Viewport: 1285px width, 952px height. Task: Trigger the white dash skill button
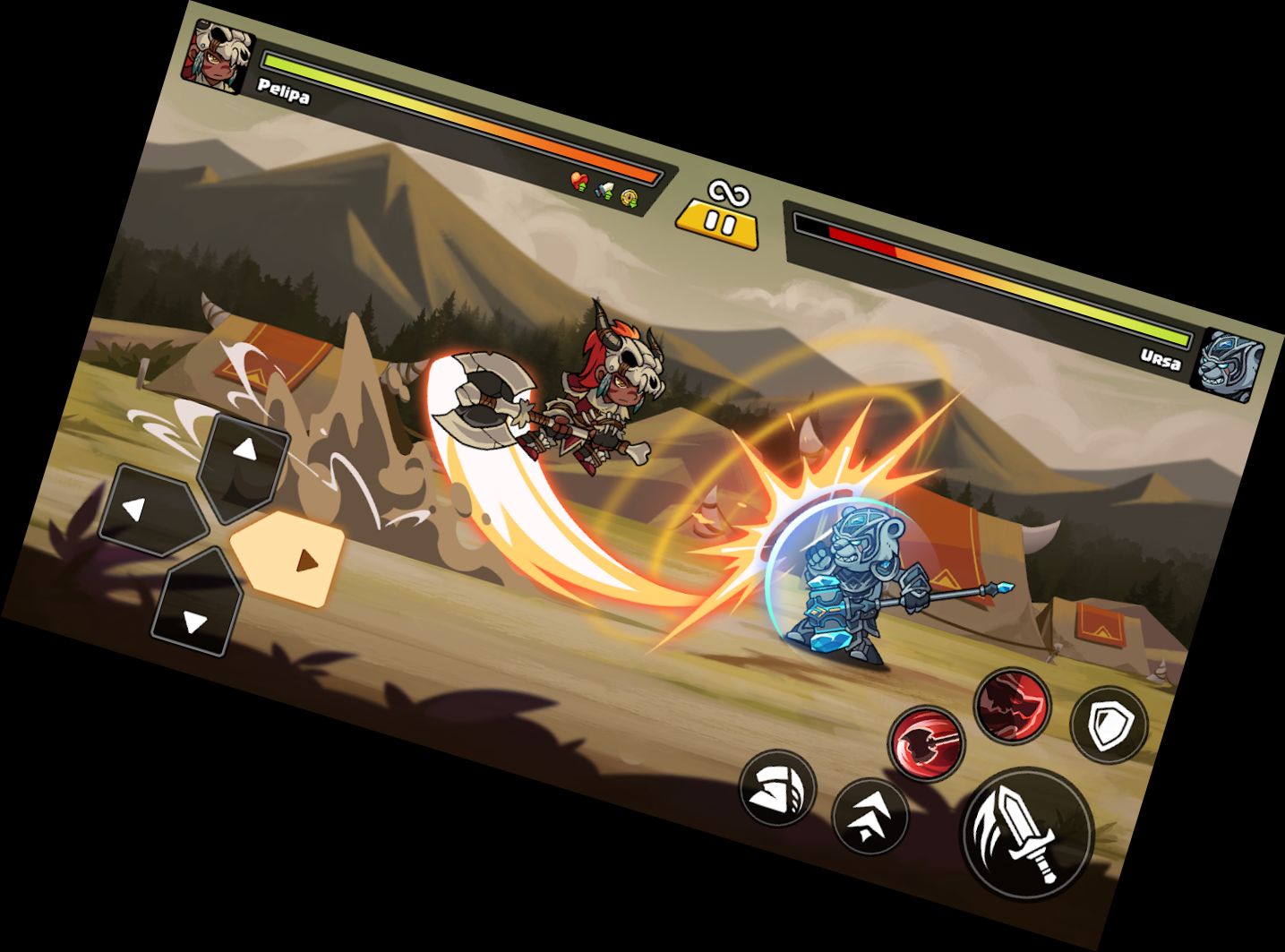777,787
